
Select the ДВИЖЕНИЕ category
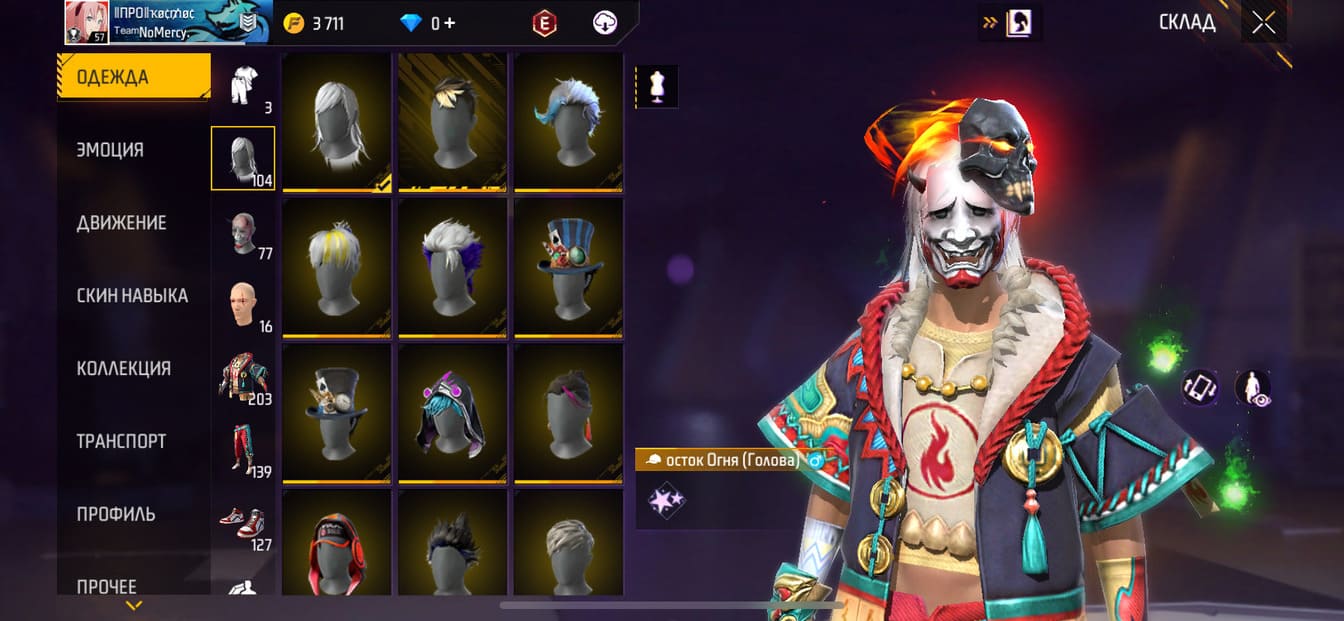click(121, 223)
